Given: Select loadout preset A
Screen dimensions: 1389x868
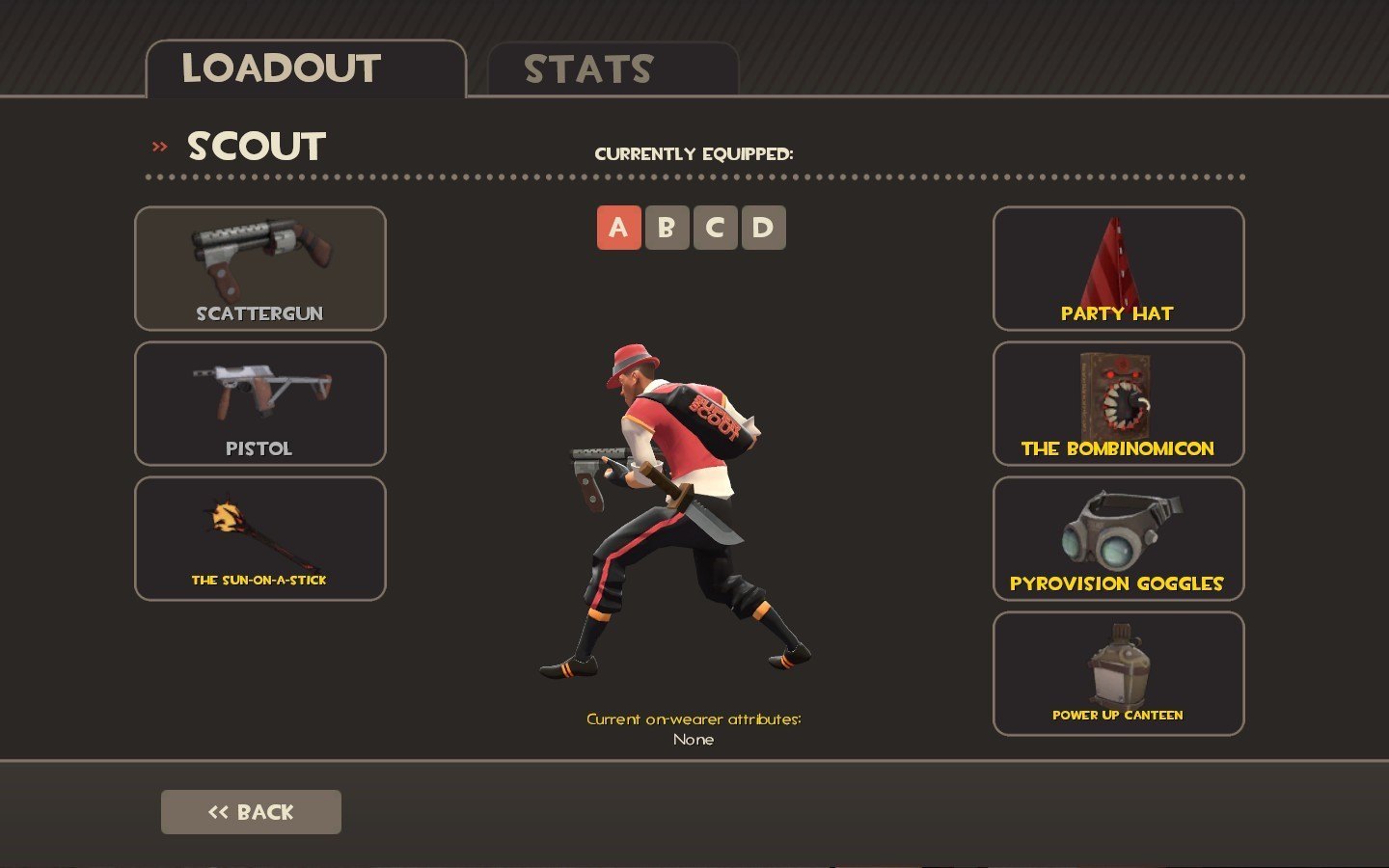Looking at the screenshot, I should (618, 228).
